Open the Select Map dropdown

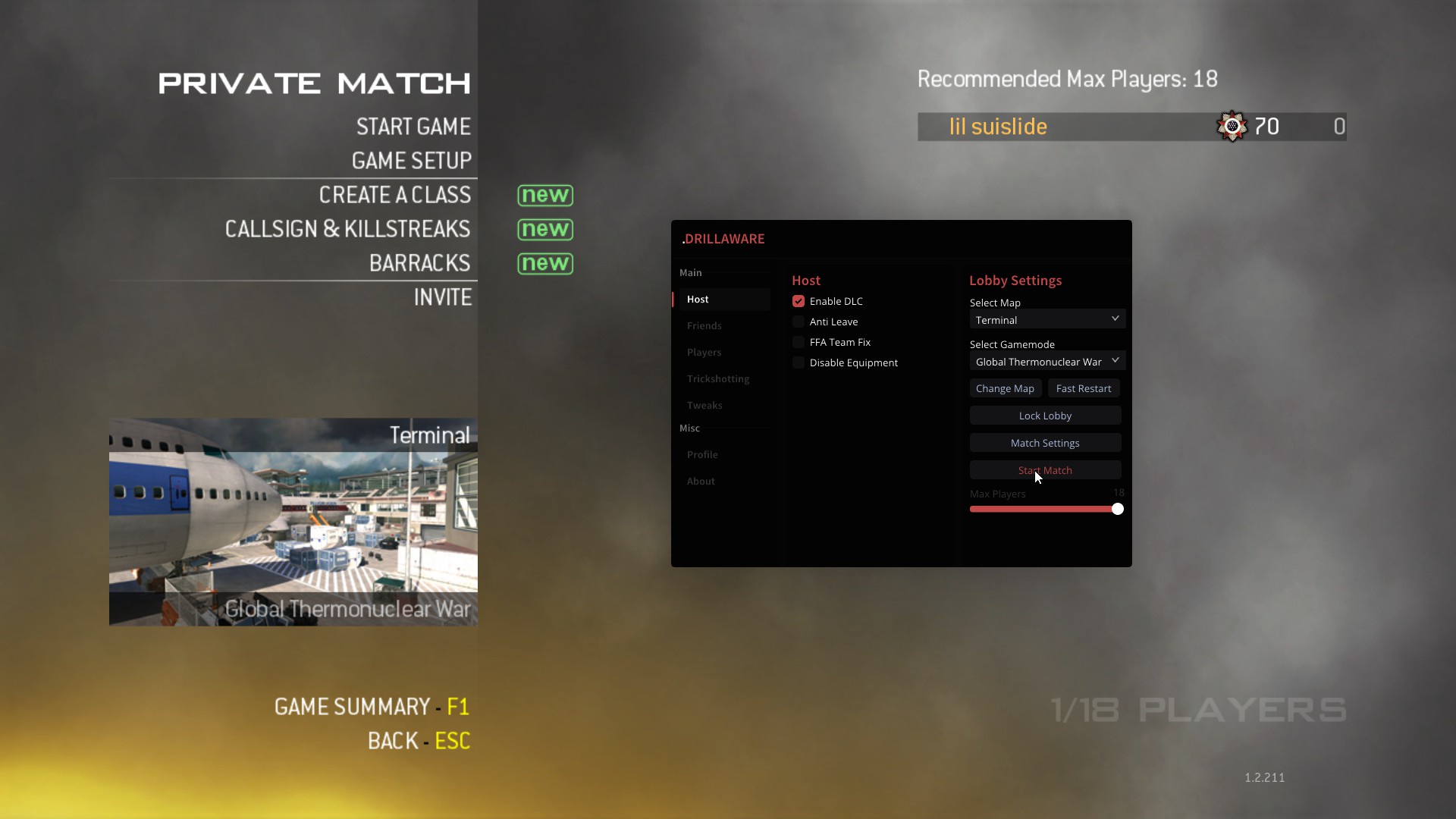pyautogui.click(x=1046, y=318)
